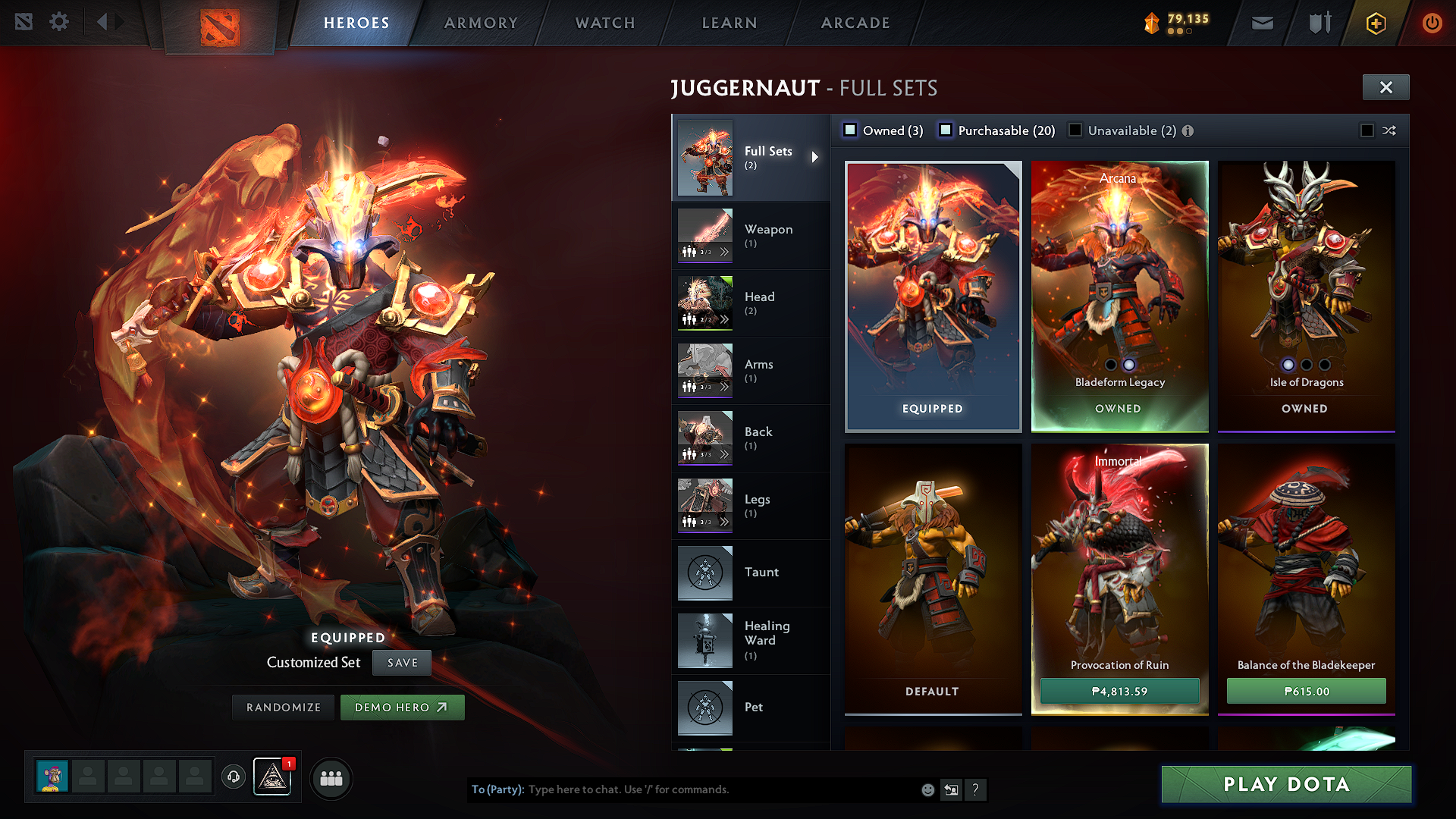Open the friends list icon bottom left
1456x819 pixels.
(331, 778)
